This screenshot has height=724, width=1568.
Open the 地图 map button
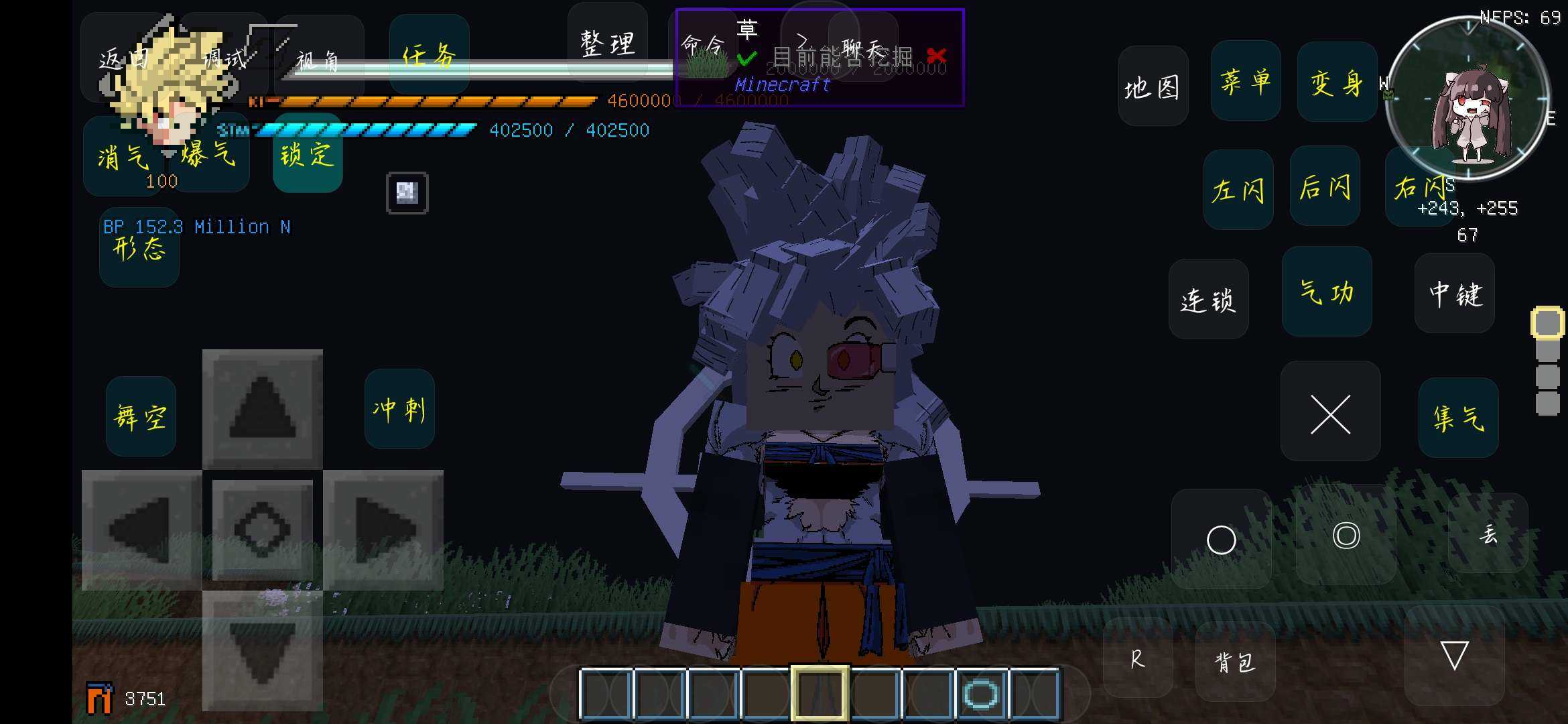(1153, 86)
